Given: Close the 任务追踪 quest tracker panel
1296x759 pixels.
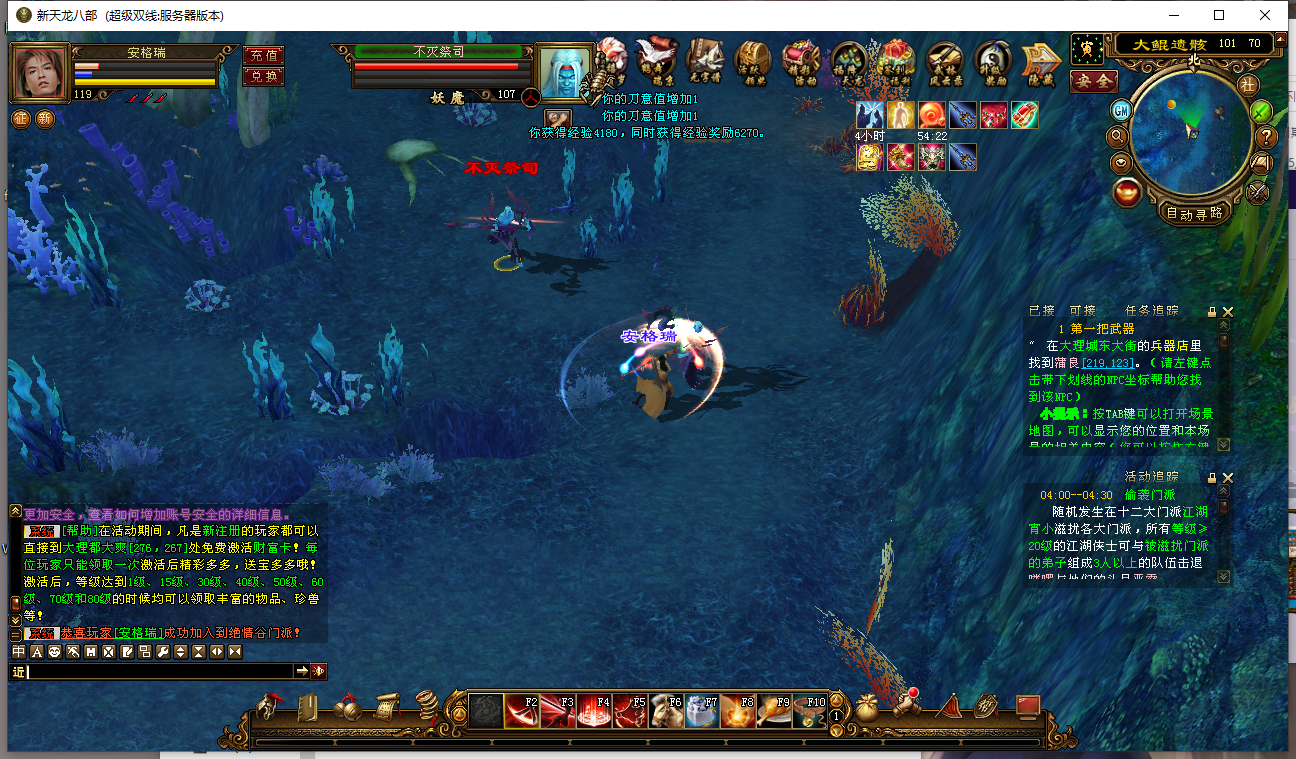Looking at the screenshot, I should [1228, 312].
